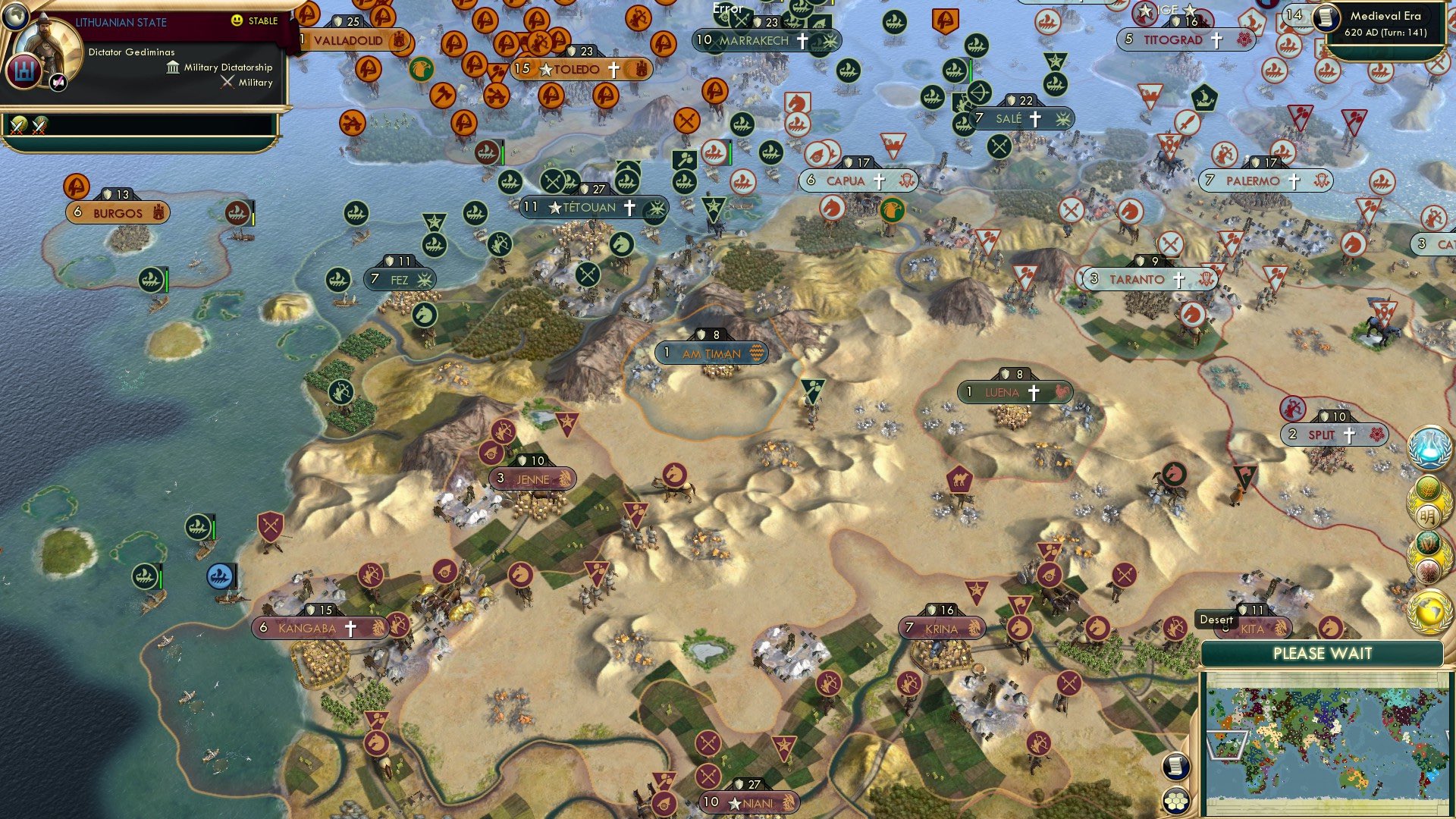Image resolution: width=1456 pixels, height=819 pixels.
Task: Click the eagle crest notification medallion
Action: pyautogui.click(x=1430, y=570)
